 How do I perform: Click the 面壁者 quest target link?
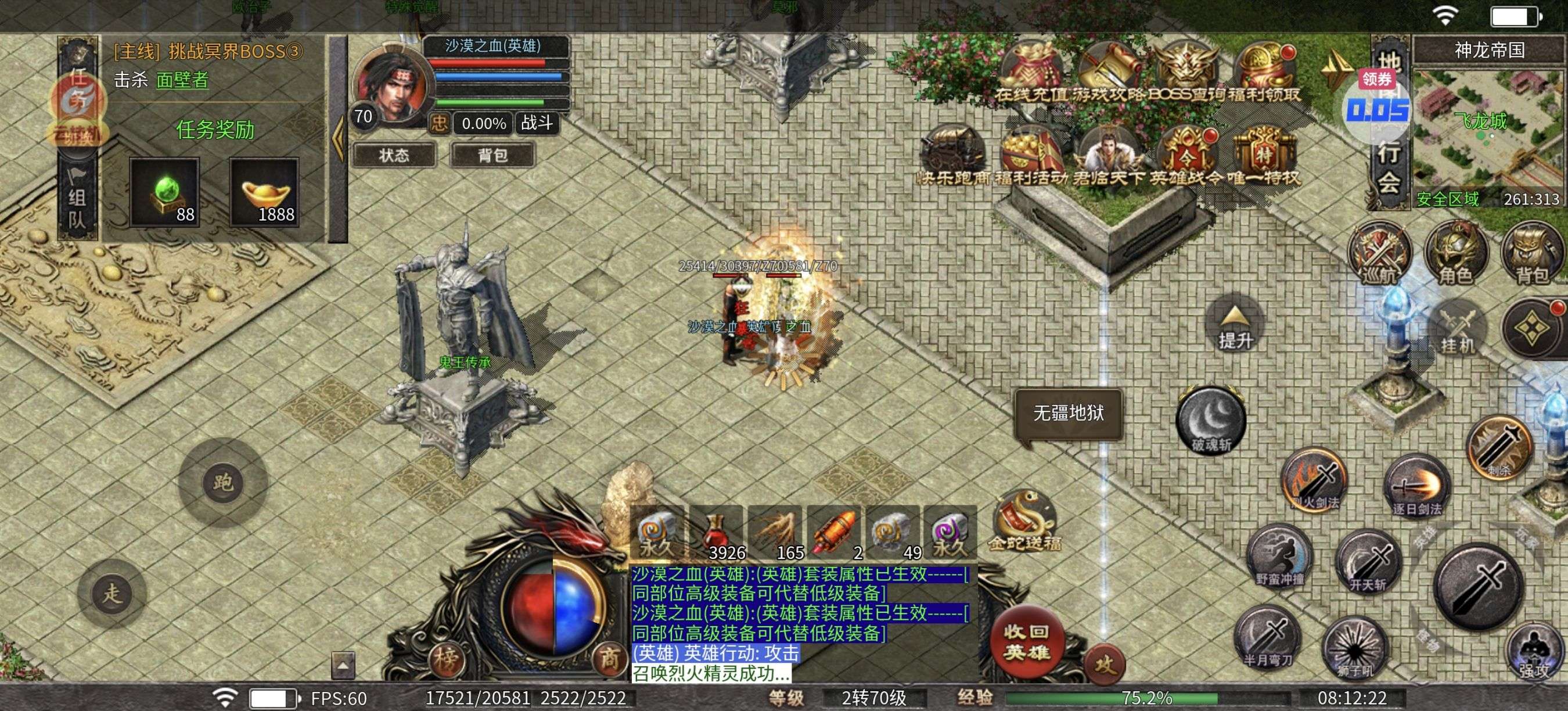point(182,80)
